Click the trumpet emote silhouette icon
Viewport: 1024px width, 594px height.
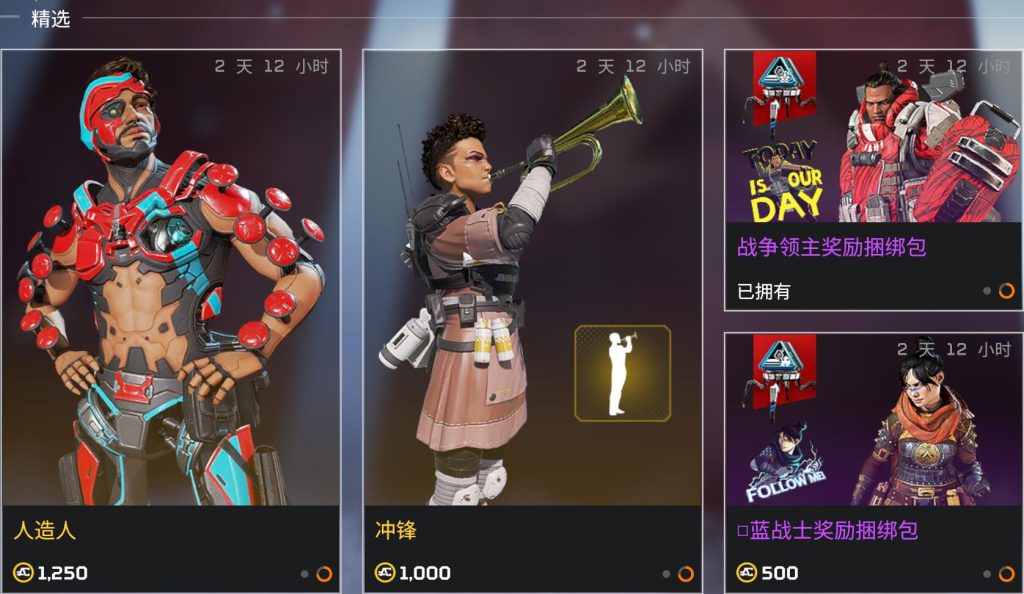point(622,373)
